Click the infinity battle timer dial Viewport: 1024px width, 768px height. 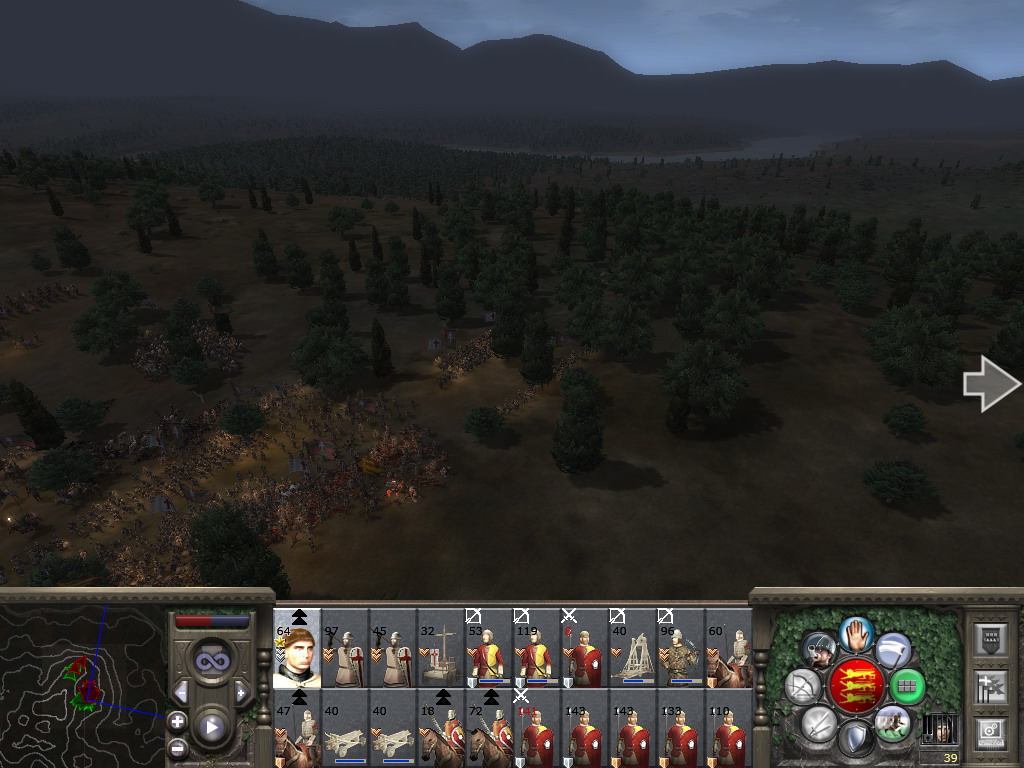211,661
